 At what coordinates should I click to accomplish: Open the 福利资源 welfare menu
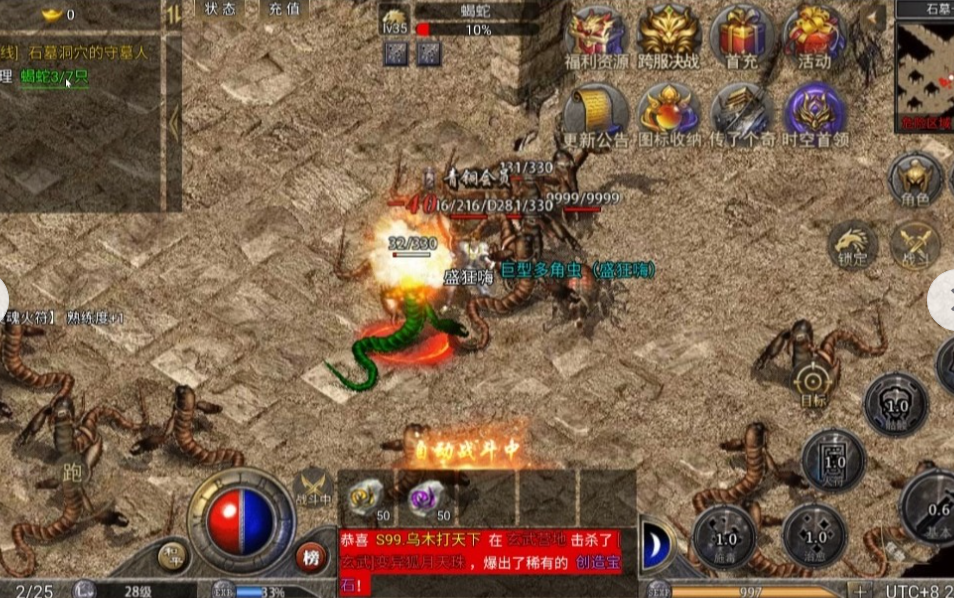(596, 37)
